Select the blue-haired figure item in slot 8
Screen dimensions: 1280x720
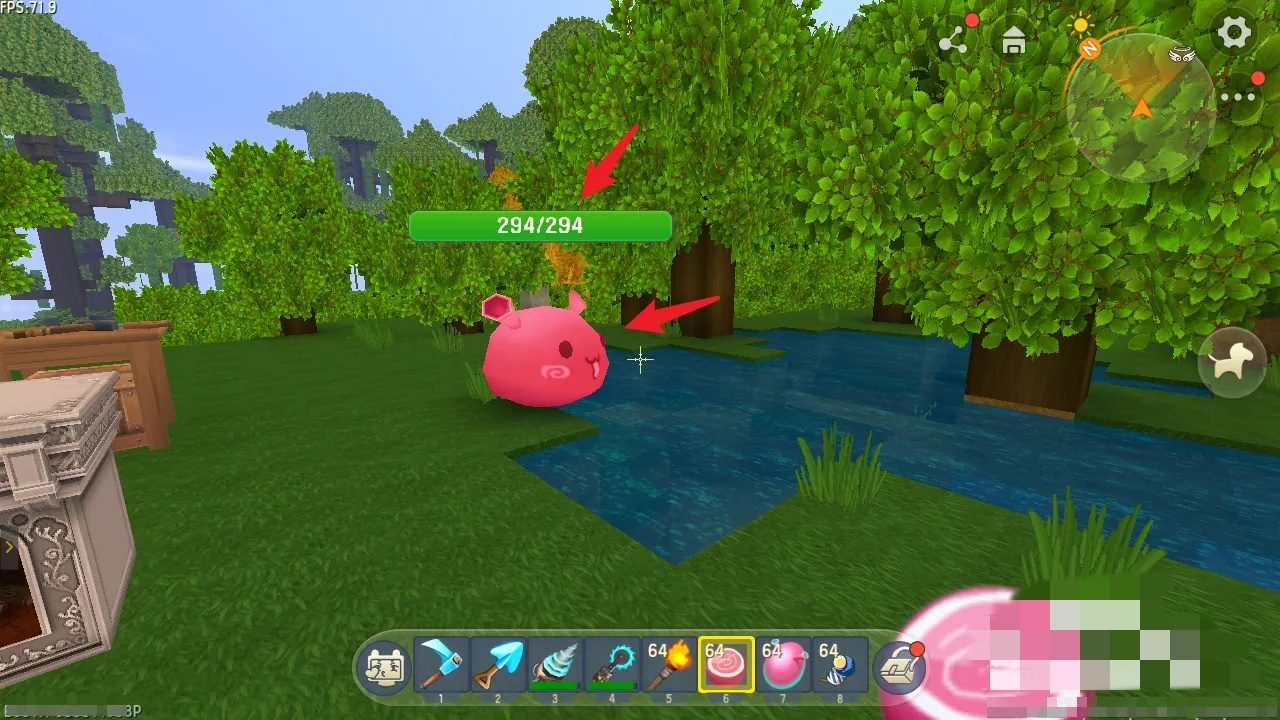click(x=840, y=665)
